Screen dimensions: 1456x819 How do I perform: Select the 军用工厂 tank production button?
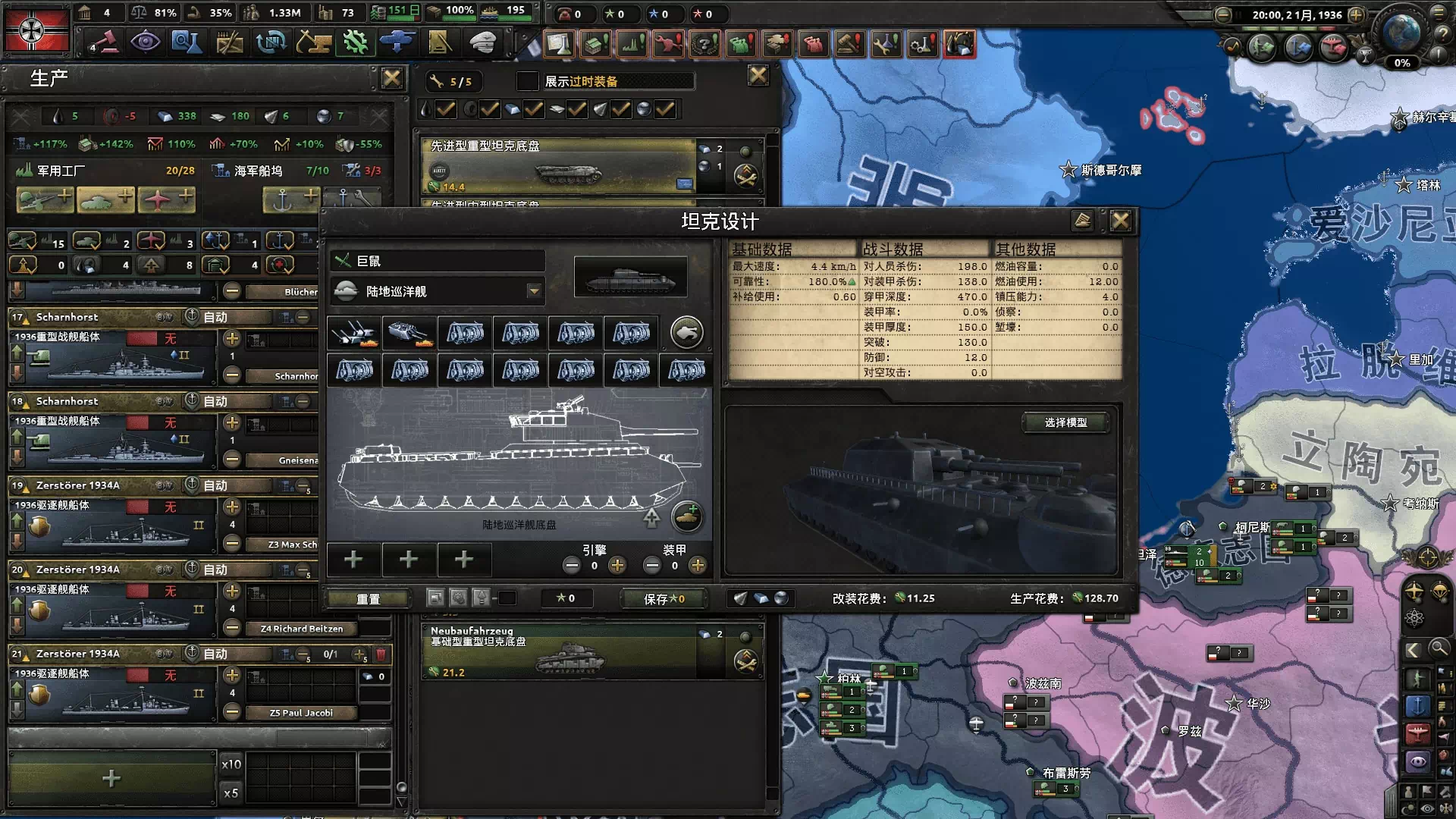point(105,200)
